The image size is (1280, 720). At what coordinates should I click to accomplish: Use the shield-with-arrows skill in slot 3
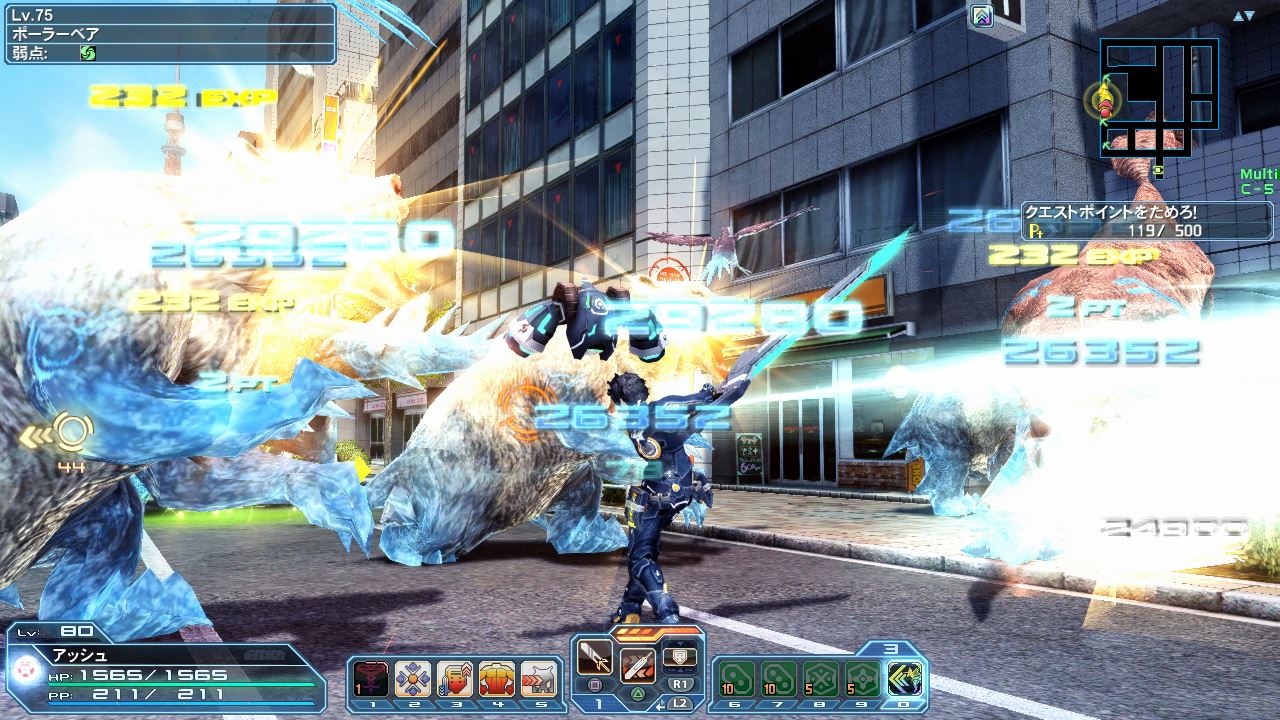pyautogui.click(x=455, y=679)
